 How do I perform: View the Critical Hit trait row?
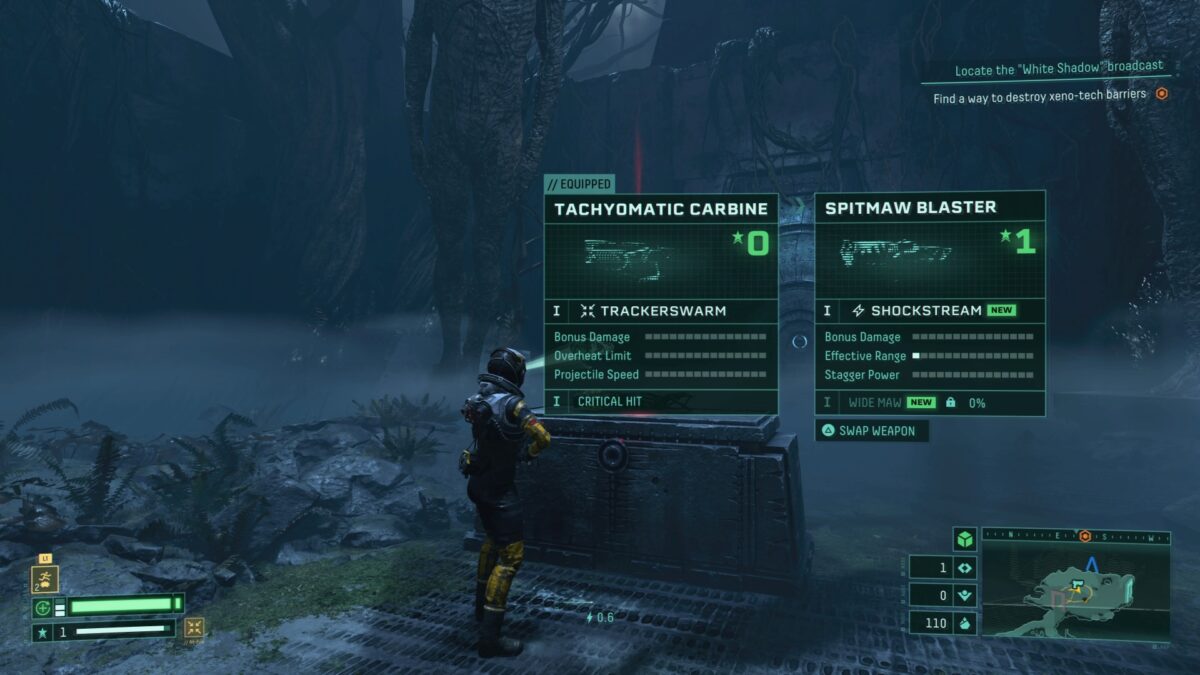click(x=661, y=401)
